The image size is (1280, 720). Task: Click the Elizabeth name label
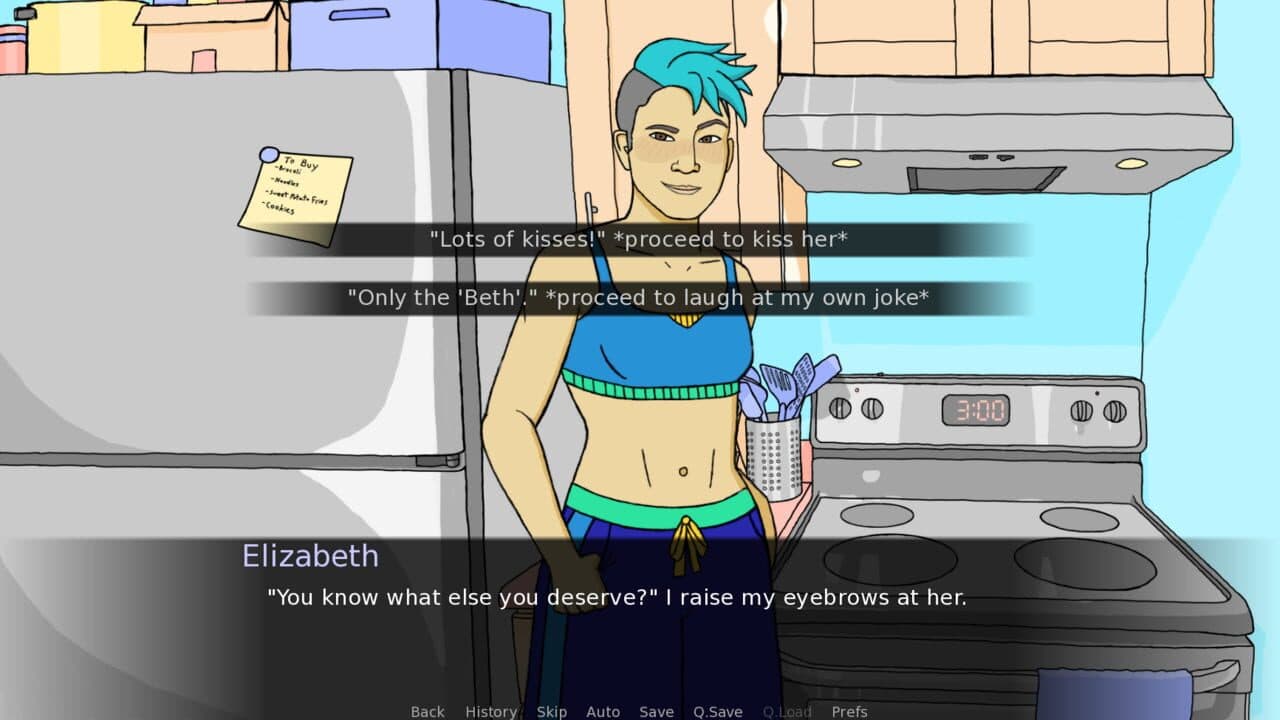tap(311, 556)
